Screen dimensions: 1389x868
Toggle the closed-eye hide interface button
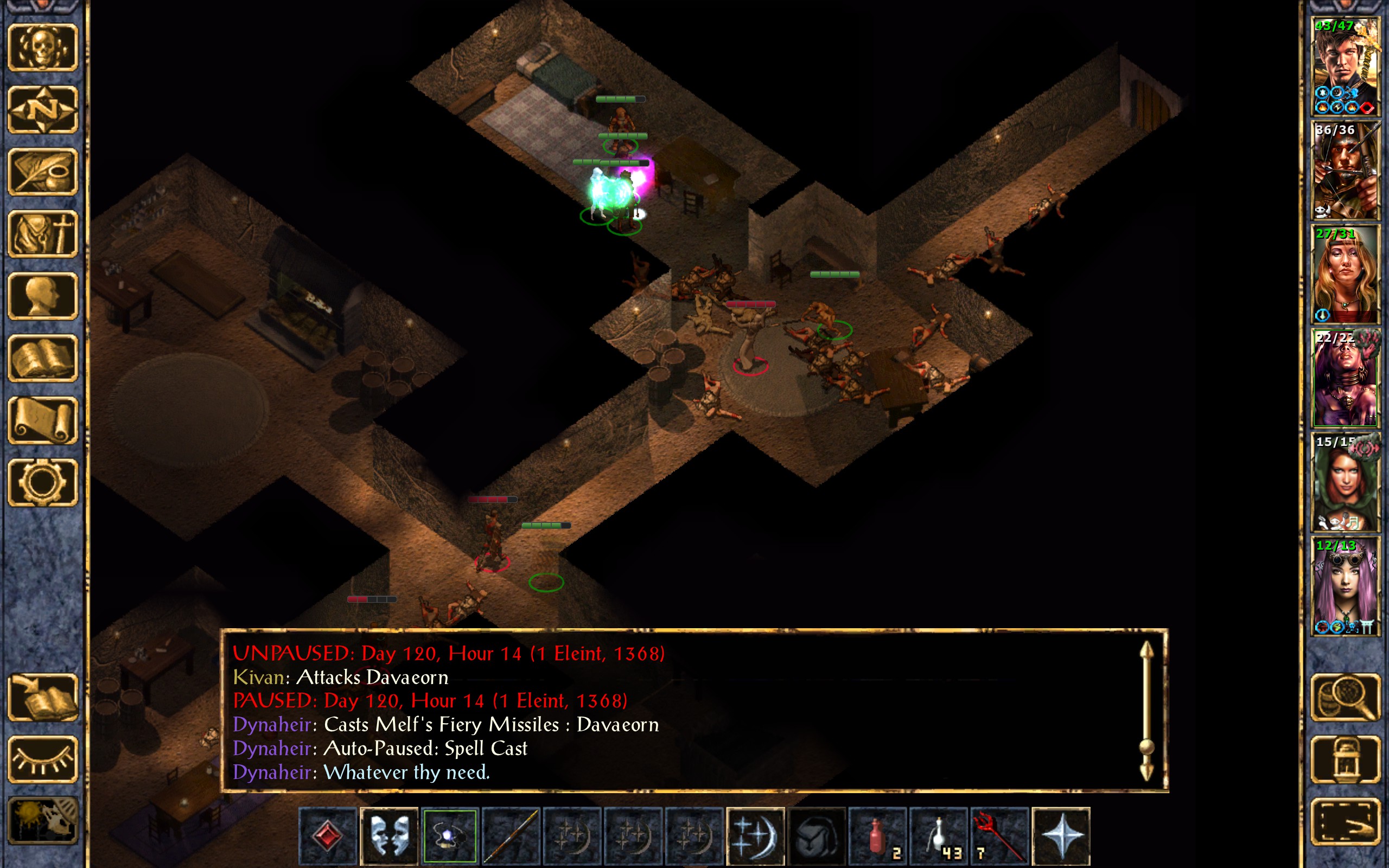click(x=42, y=759)
